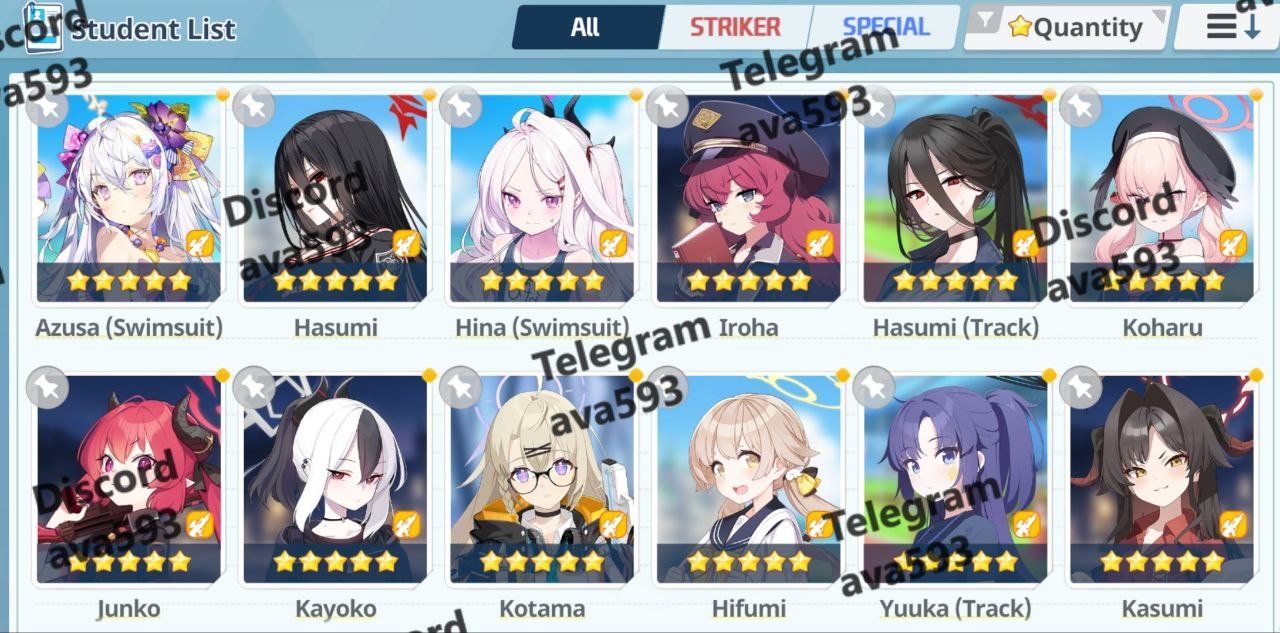Open Kayoko's student card
The image size is (1280, 633).
[335, 479]
